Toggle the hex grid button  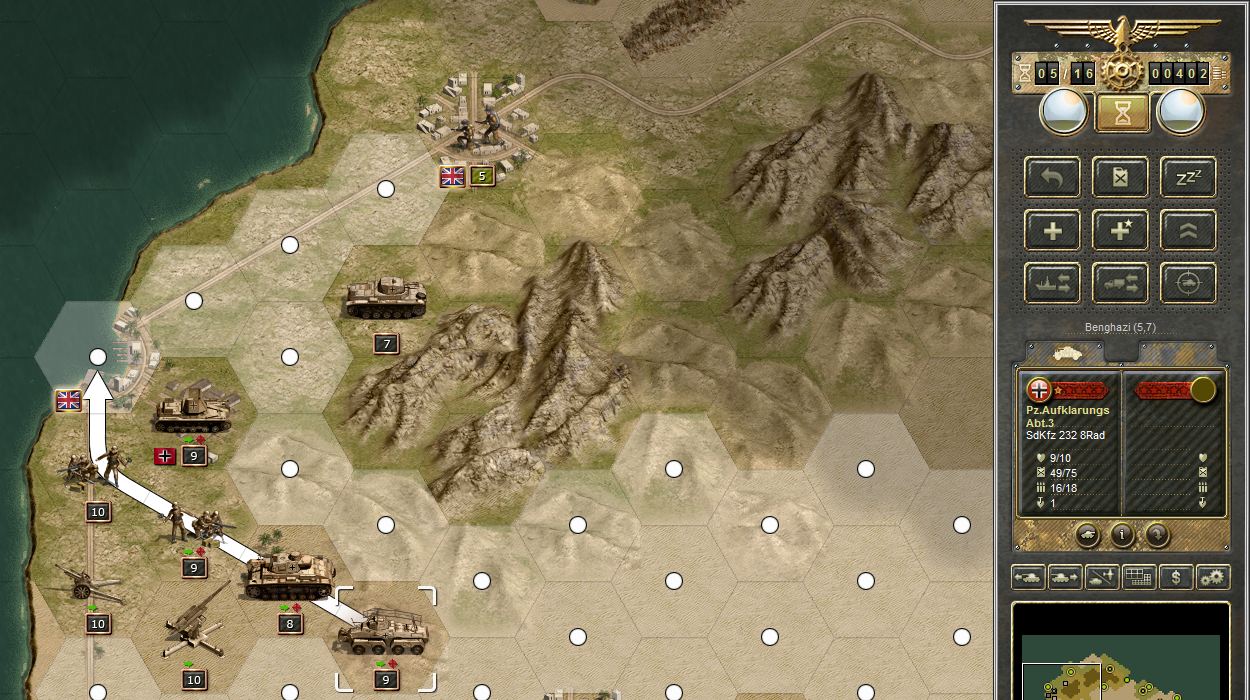point(1138,577)
